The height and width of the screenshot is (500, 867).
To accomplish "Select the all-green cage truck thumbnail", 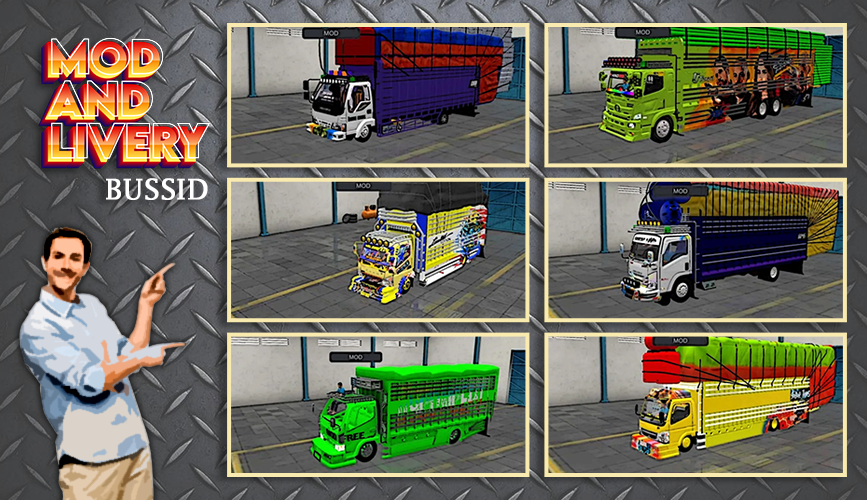I will [x=378, y=405].
